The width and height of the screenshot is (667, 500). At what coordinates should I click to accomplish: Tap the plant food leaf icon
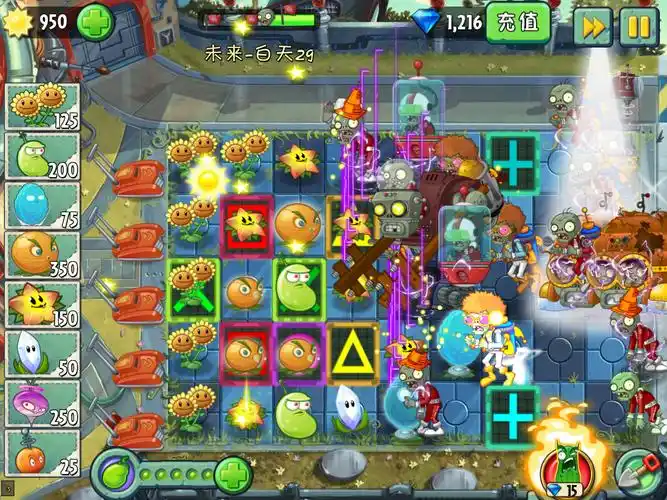pyautogui.click(x=118, y=471)
